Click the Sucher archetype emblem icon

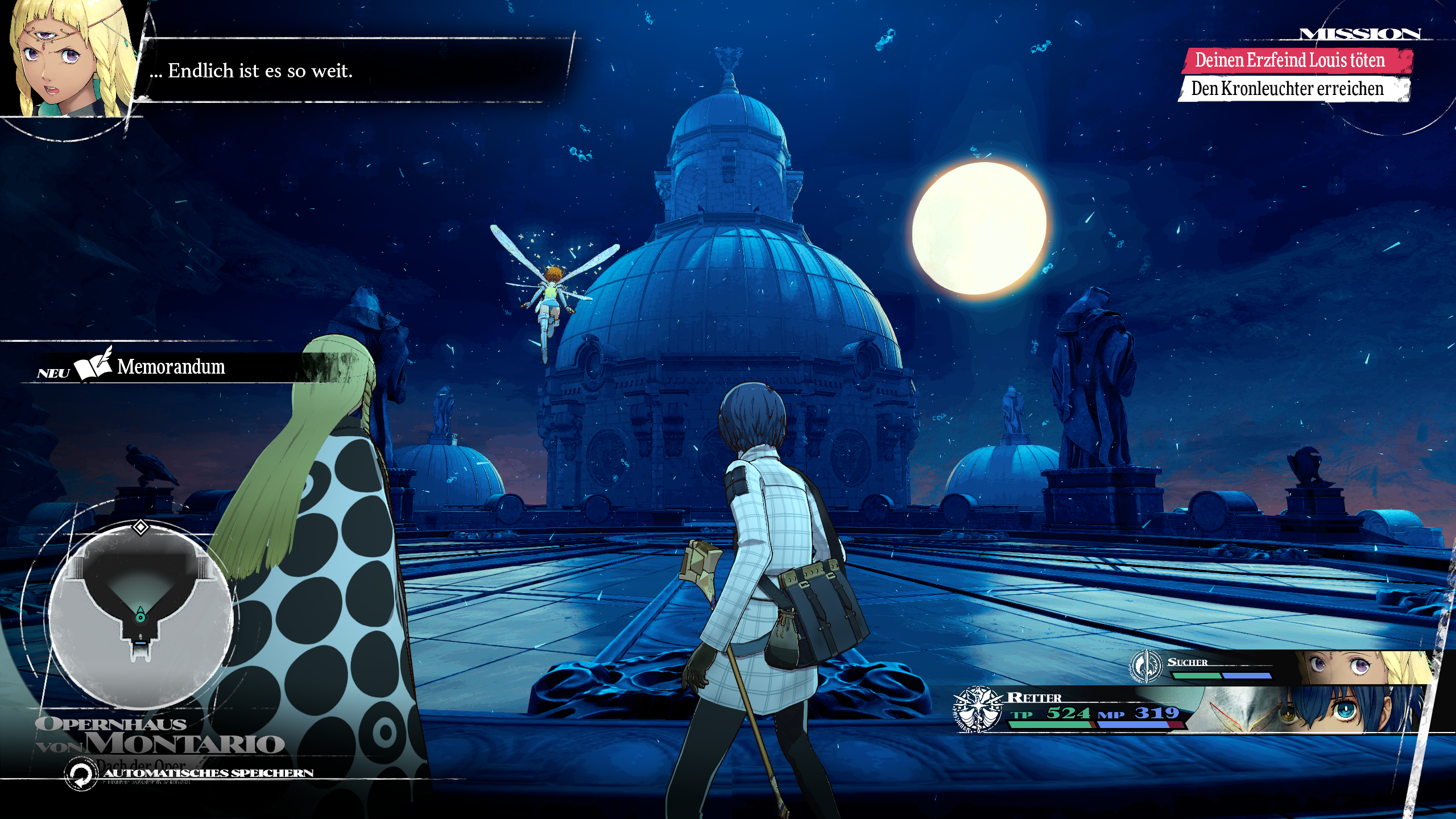click(x=1146, y=665)
